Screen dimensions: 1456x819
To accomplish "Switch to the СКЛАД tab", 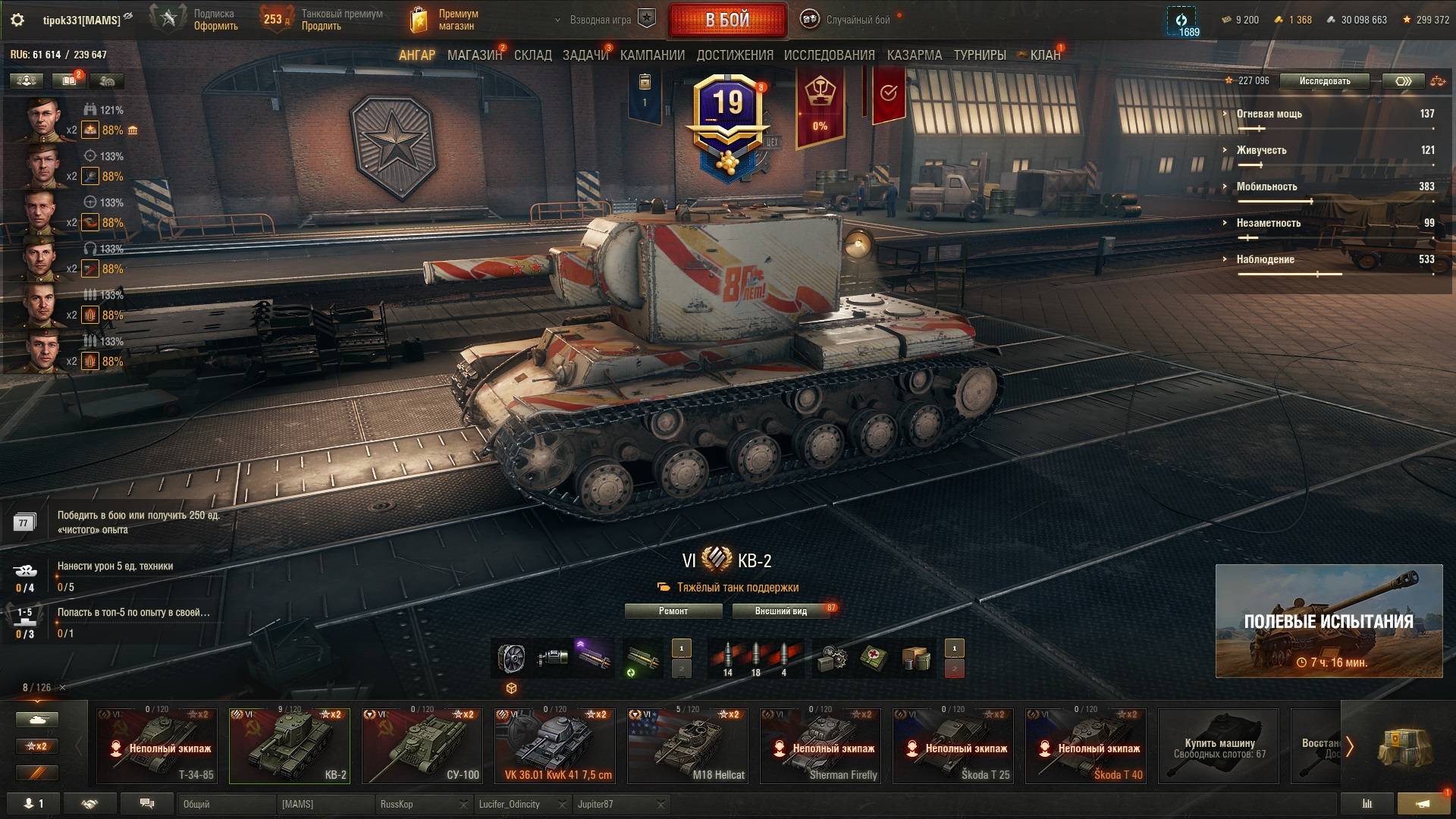I will [x=532, y=55].
